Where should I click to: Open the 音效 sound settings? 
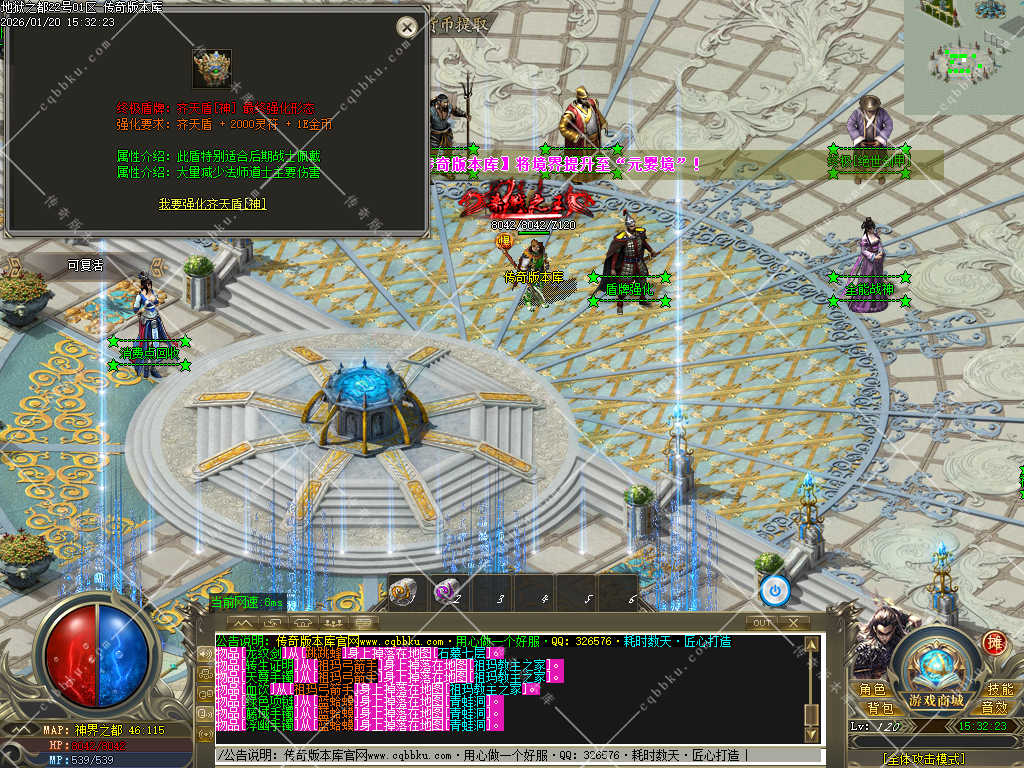coord(994,708)
